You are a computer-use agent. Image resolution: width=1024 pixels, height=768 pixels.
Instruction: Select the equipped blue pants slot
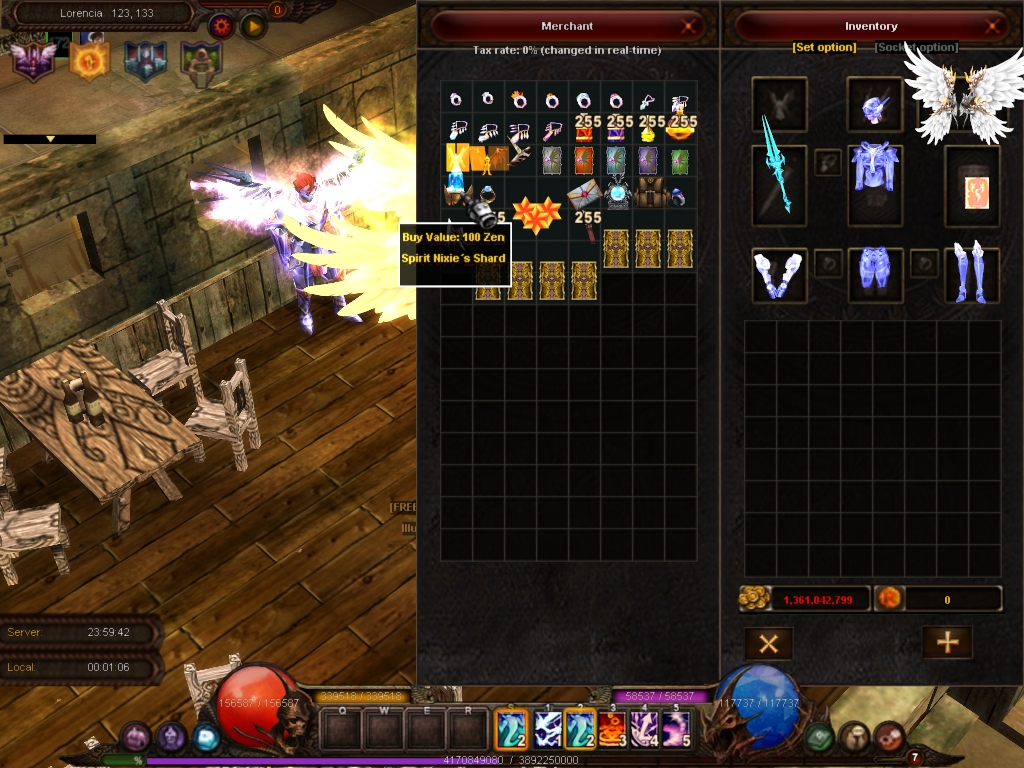(x=875, y=276)
